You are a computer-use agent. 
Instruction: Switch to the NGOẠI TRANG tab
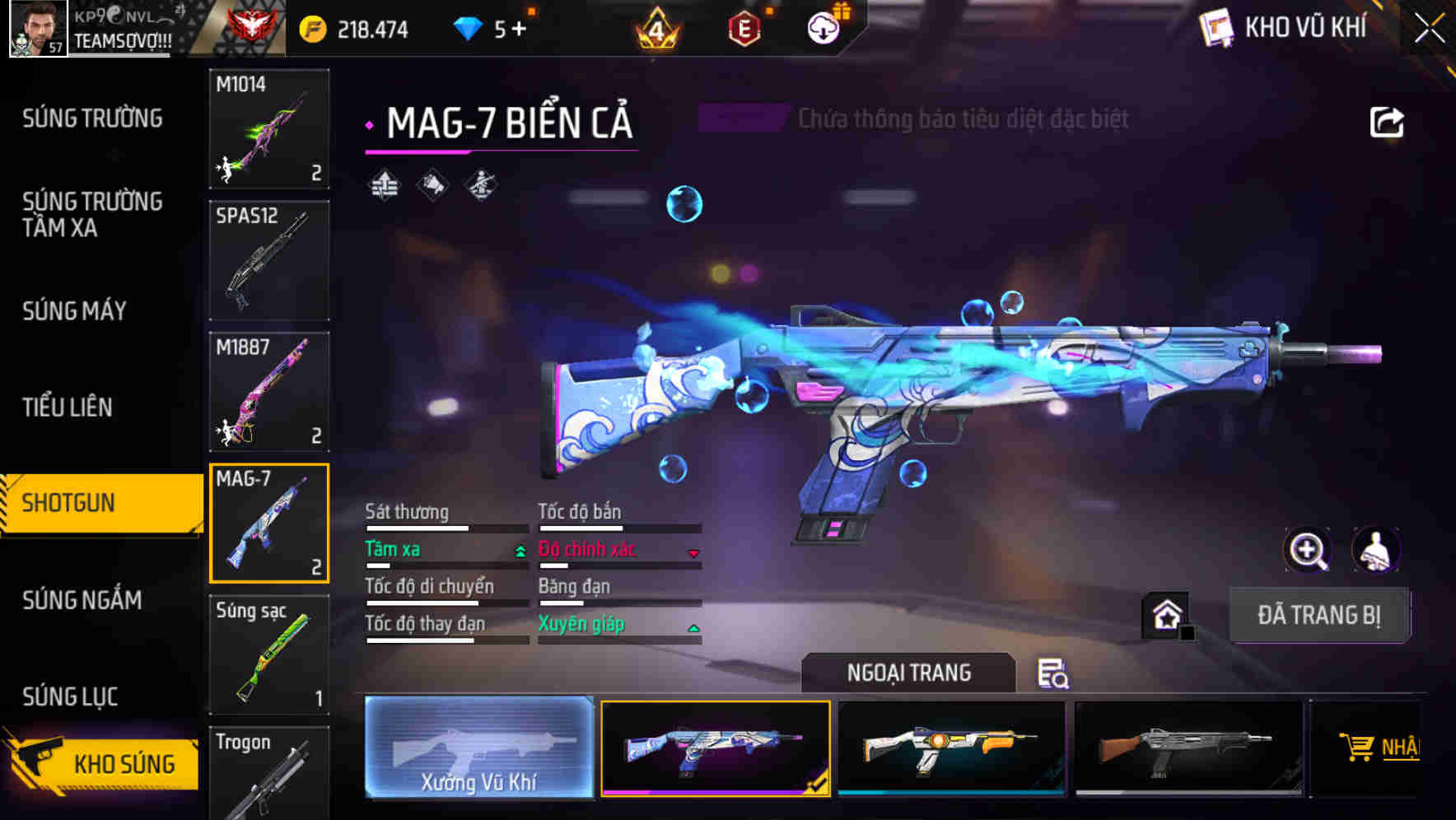coord(909,673)
